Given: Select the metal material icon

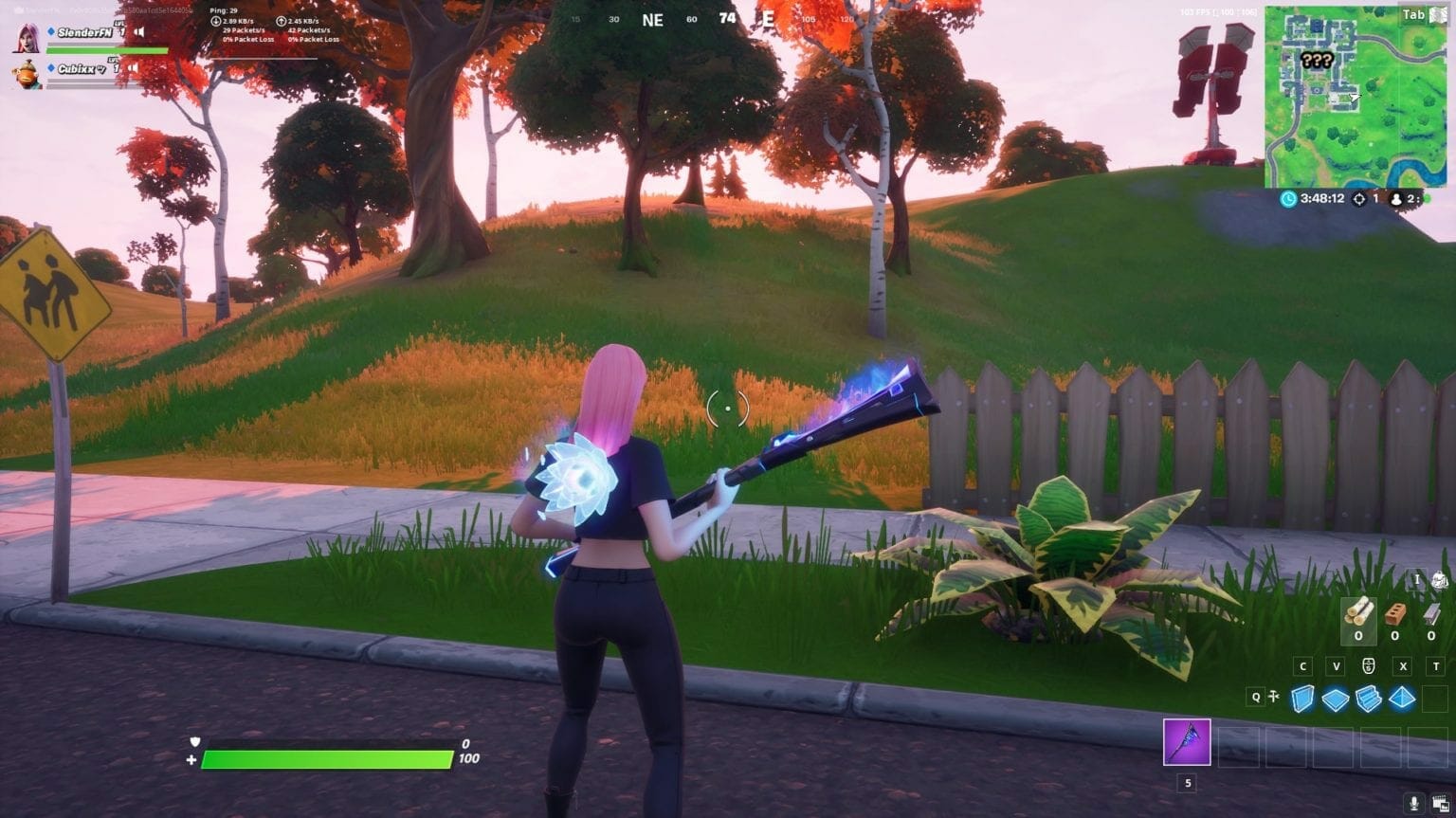Looking at the screenshot, I should coord(1431,614).
